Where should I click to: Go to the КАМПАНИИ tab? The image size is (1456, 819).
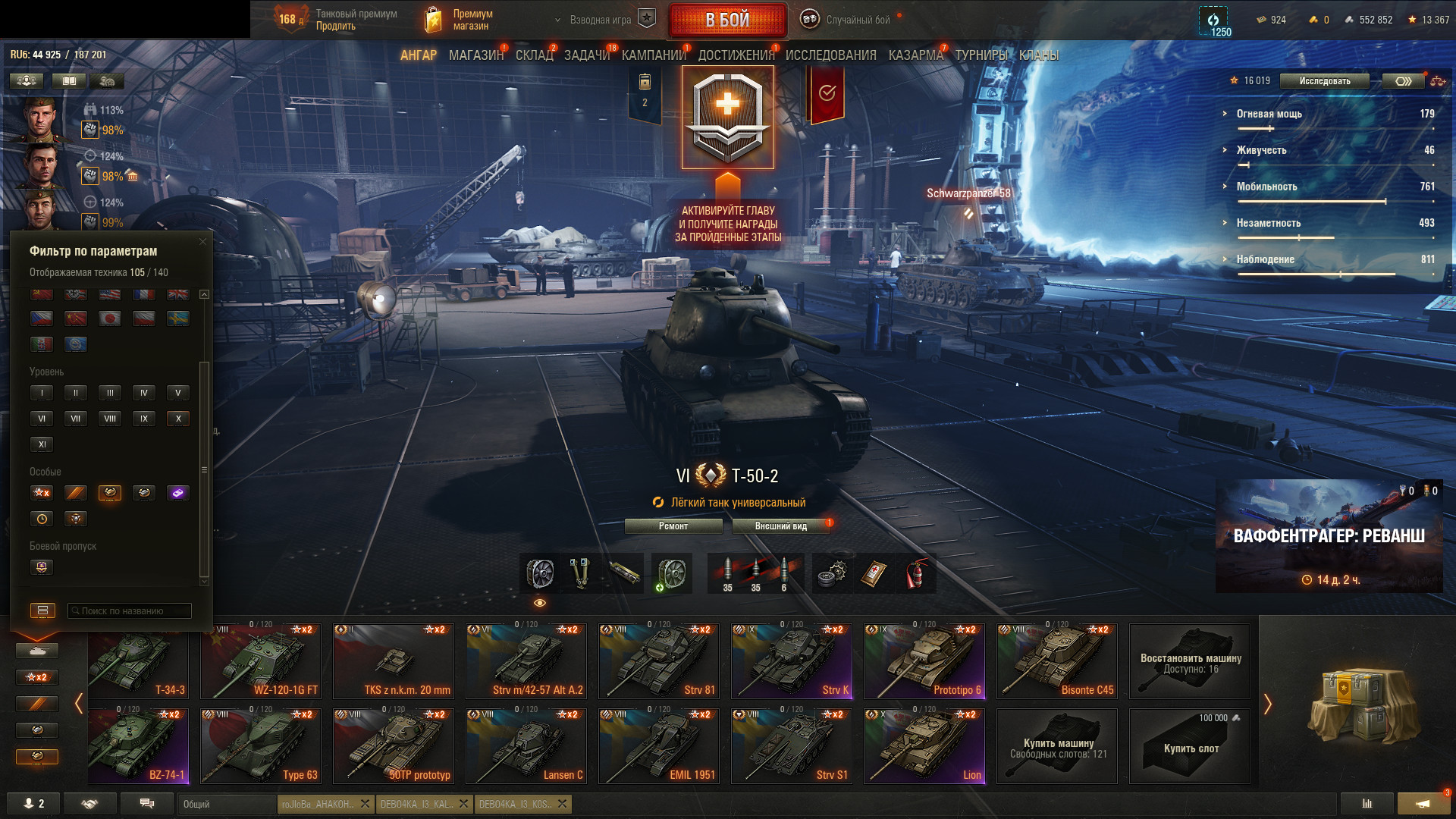point(653,55)
